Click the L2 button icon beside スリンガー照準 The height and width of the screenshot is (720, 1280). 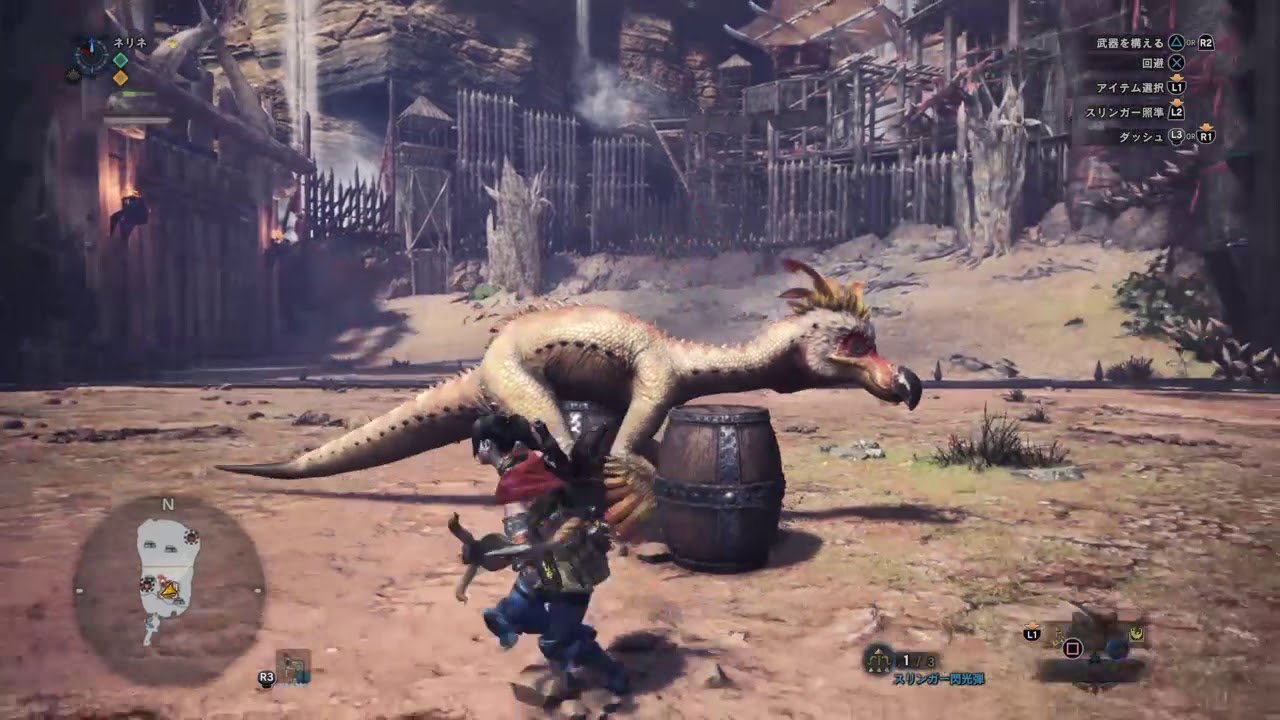click(x=1176, y=113)
